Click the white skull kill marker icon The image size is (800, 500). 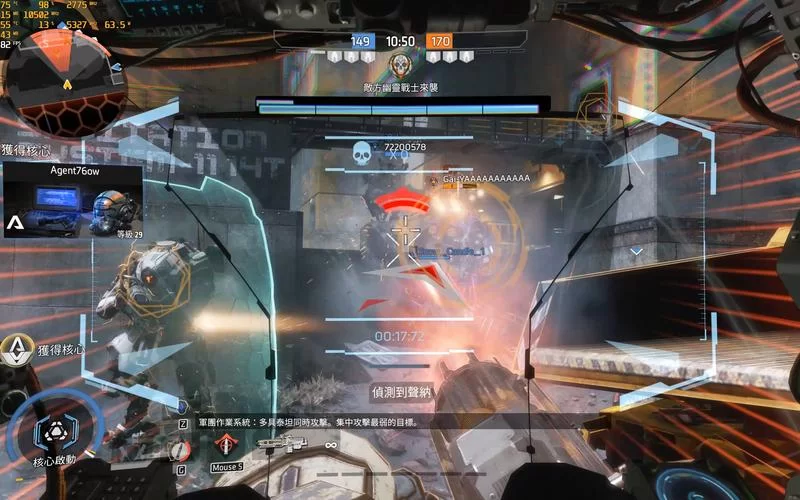(x=363, y=152)
